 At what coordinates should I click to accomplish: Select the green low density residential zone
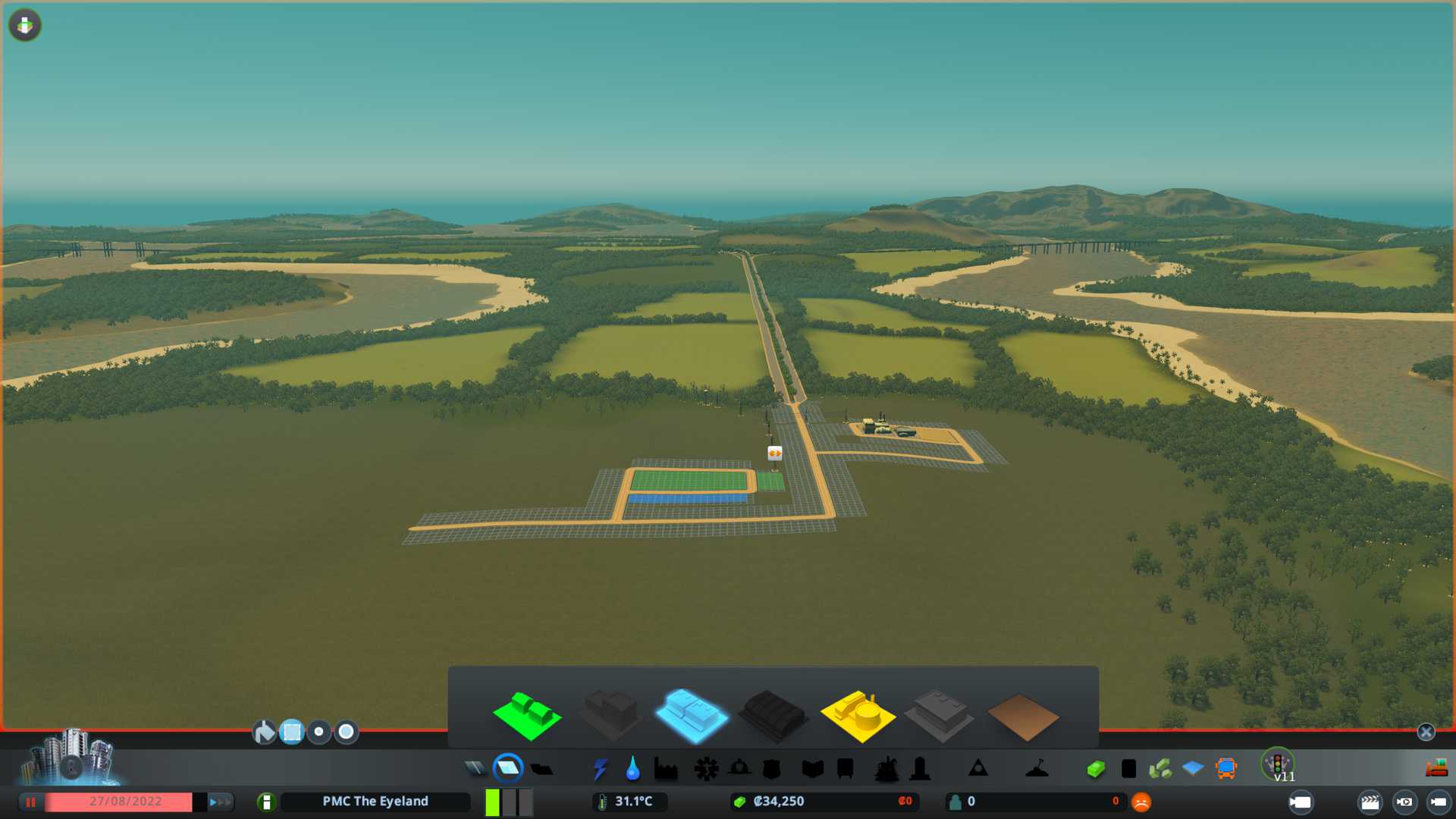[x=527, y=715]
